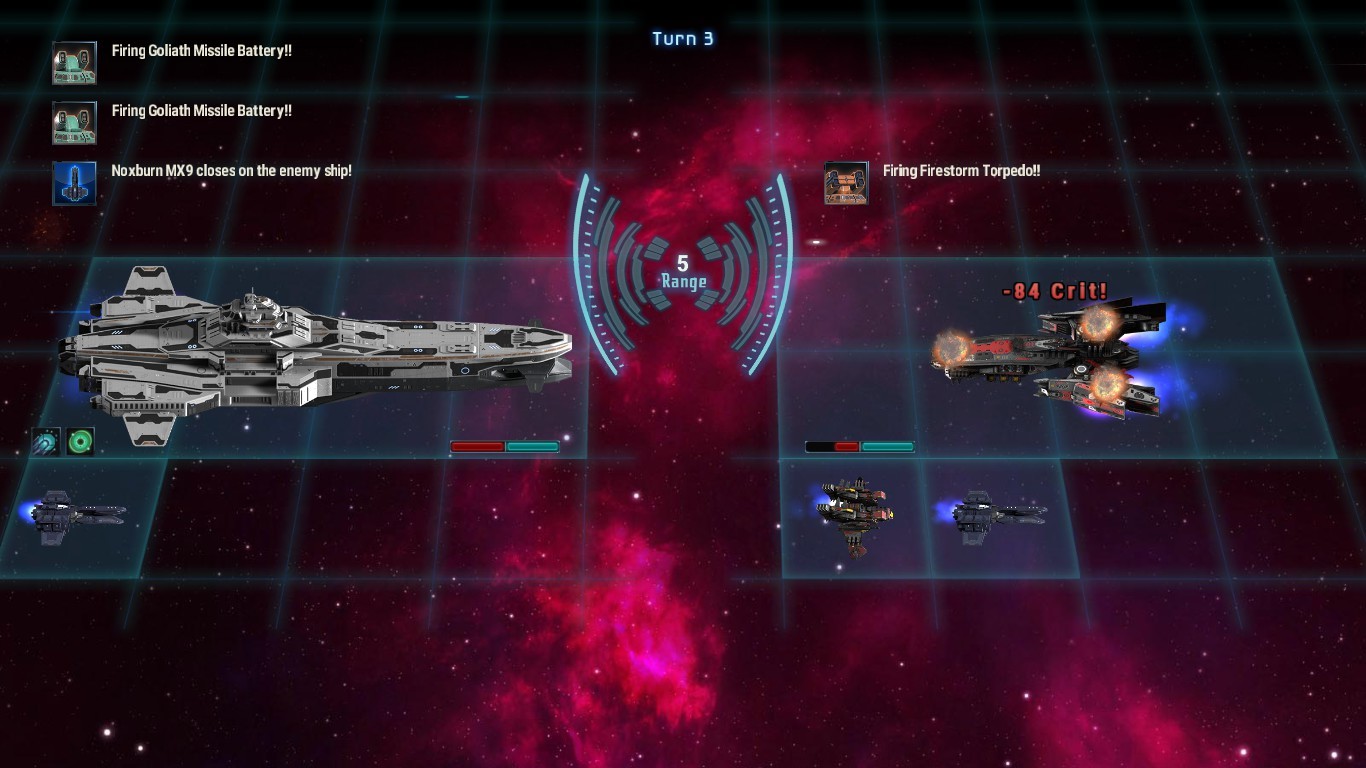Click the Firestorm Torpedo event icon

846,183
